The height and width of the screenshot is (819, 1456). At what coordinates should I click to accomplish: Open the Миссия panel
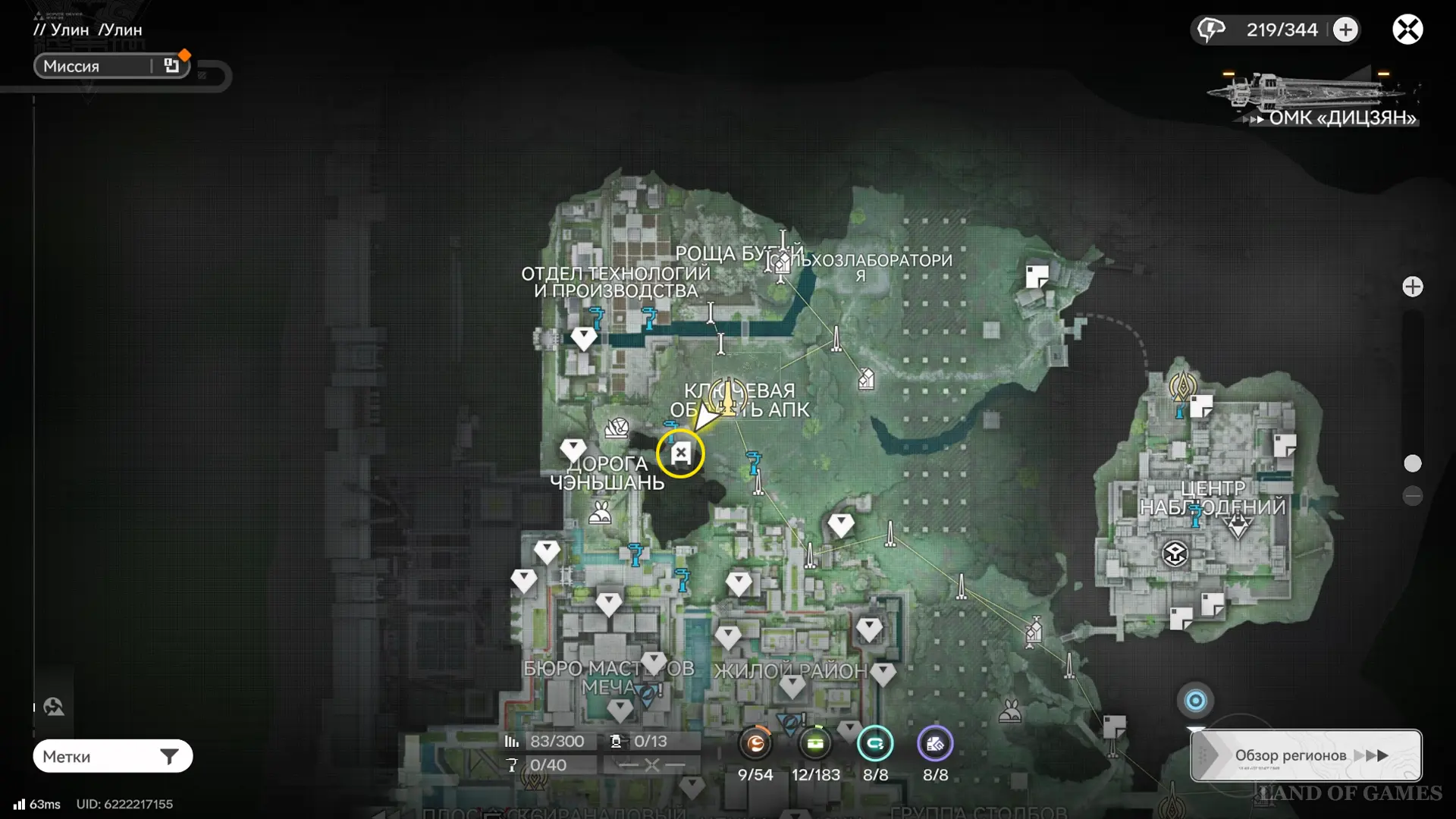click(x=111, y=66)
